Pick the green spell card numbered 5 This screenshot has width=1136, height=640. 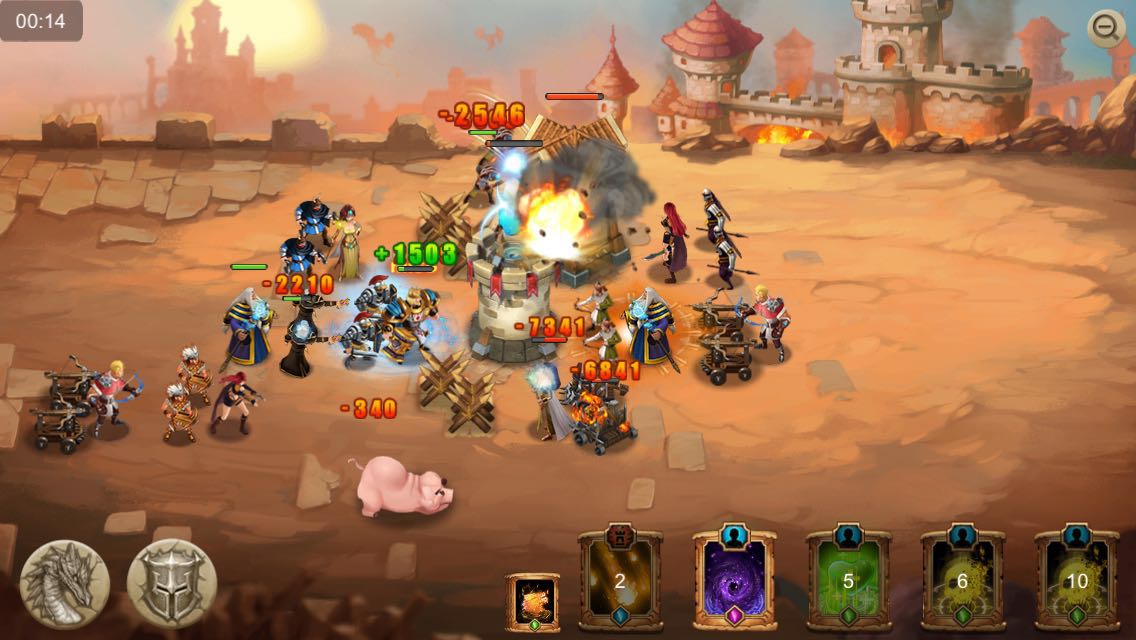[848, 581]
